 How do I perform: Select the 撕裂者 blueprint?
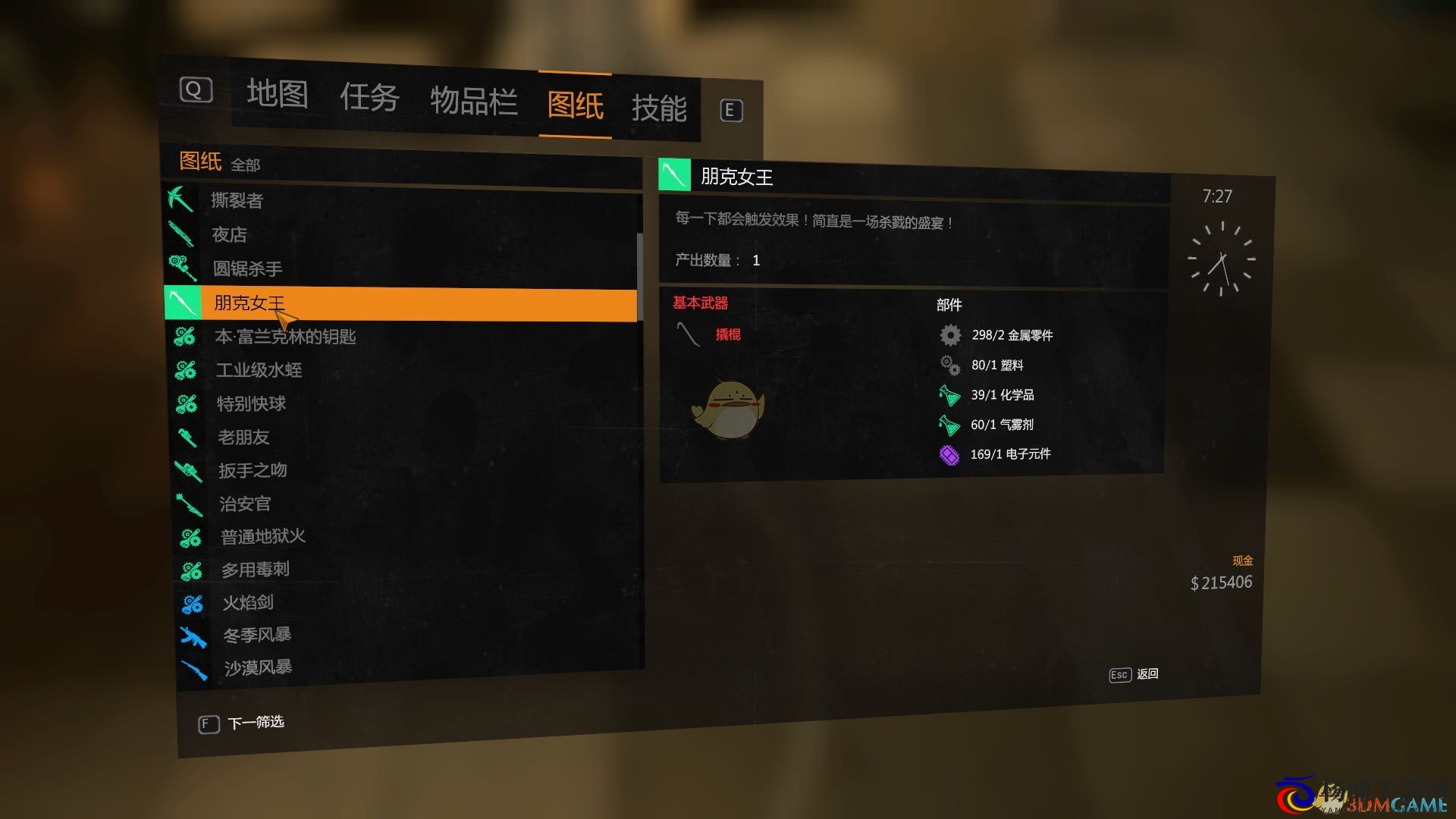click(237, 200)
